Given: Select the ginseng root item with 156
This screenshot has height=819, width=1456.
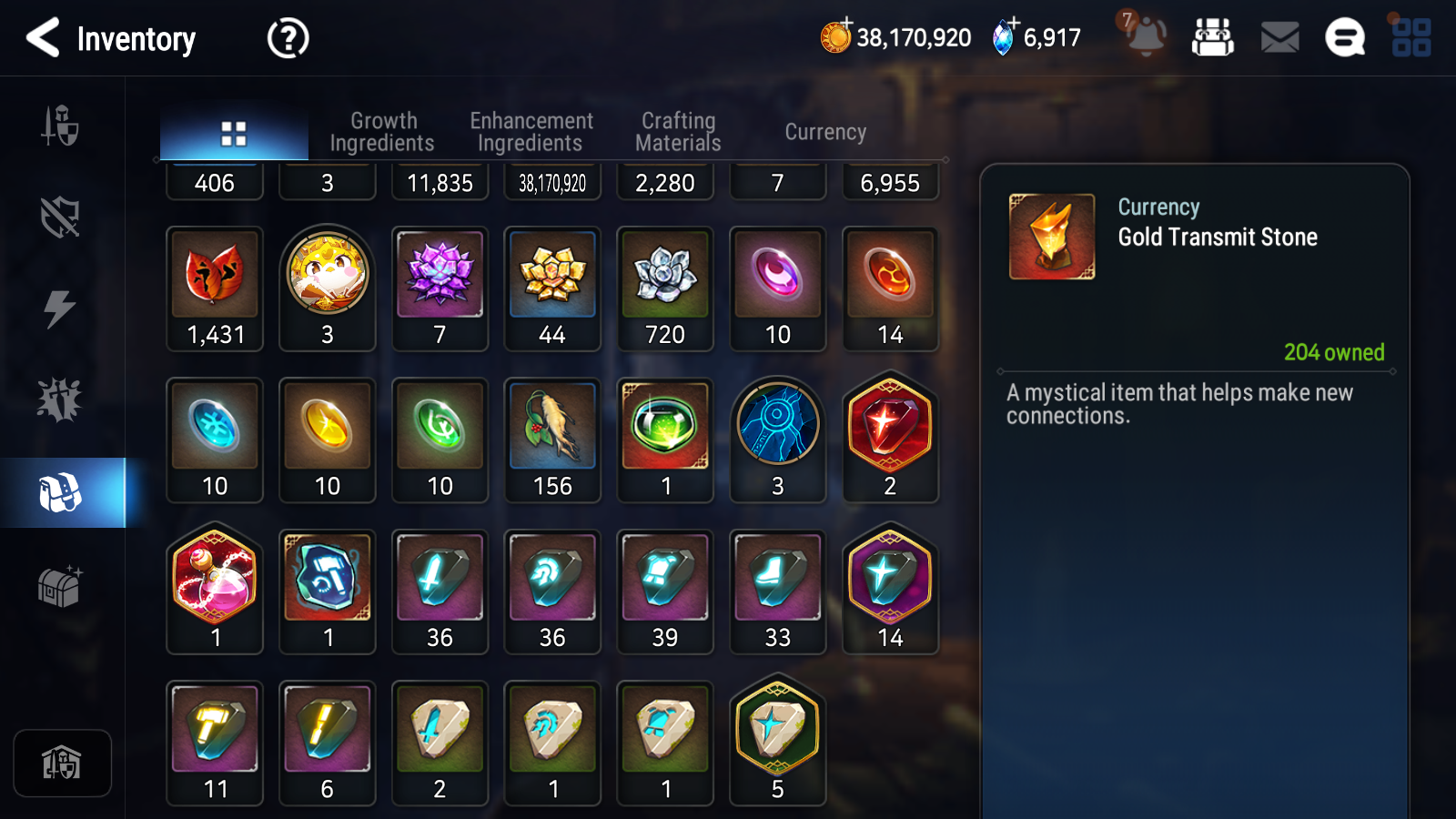Looking at the screenshot, I should pyautogui.click(x=552, y=440).
